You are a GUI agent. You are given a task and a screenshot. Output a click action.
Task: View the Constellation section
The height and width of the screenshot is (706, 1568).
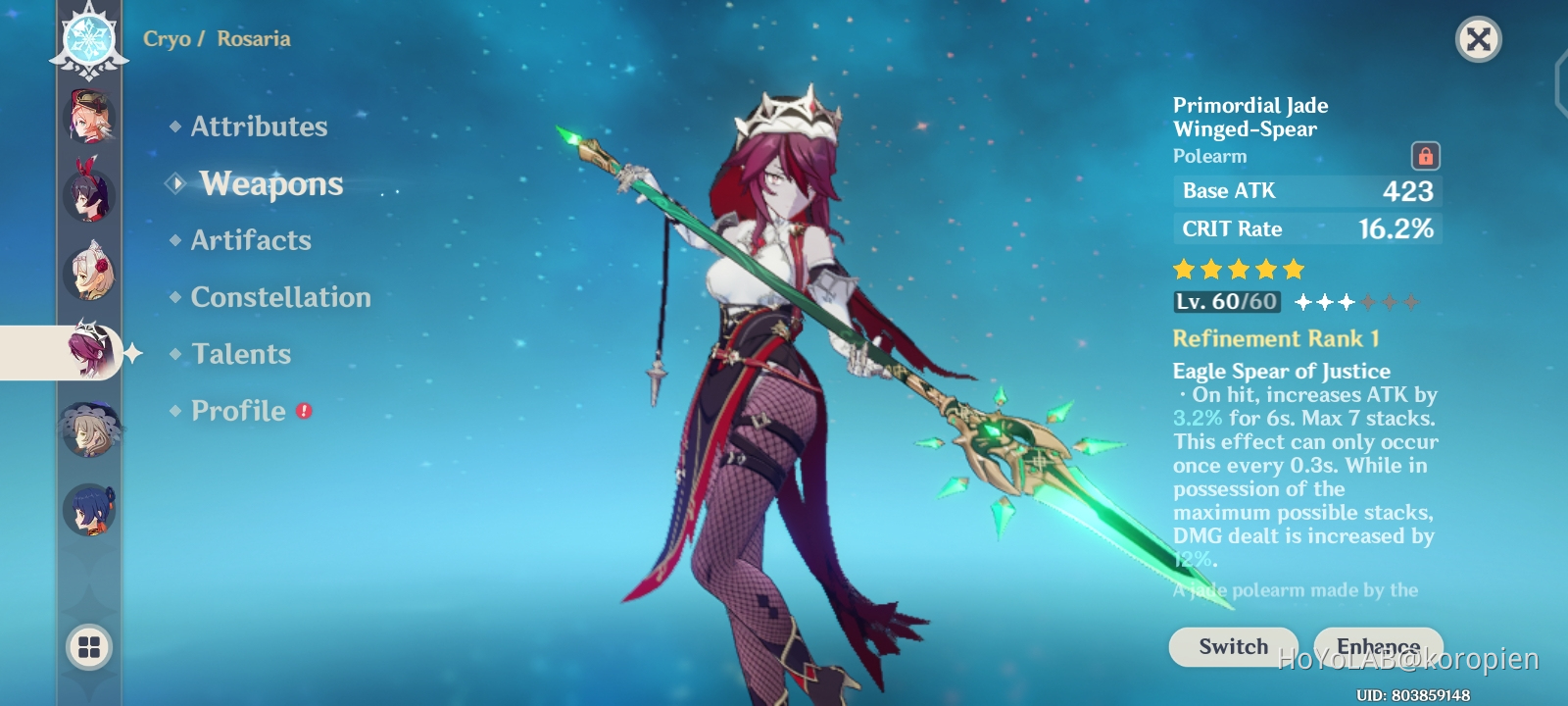tap(279, 297)
